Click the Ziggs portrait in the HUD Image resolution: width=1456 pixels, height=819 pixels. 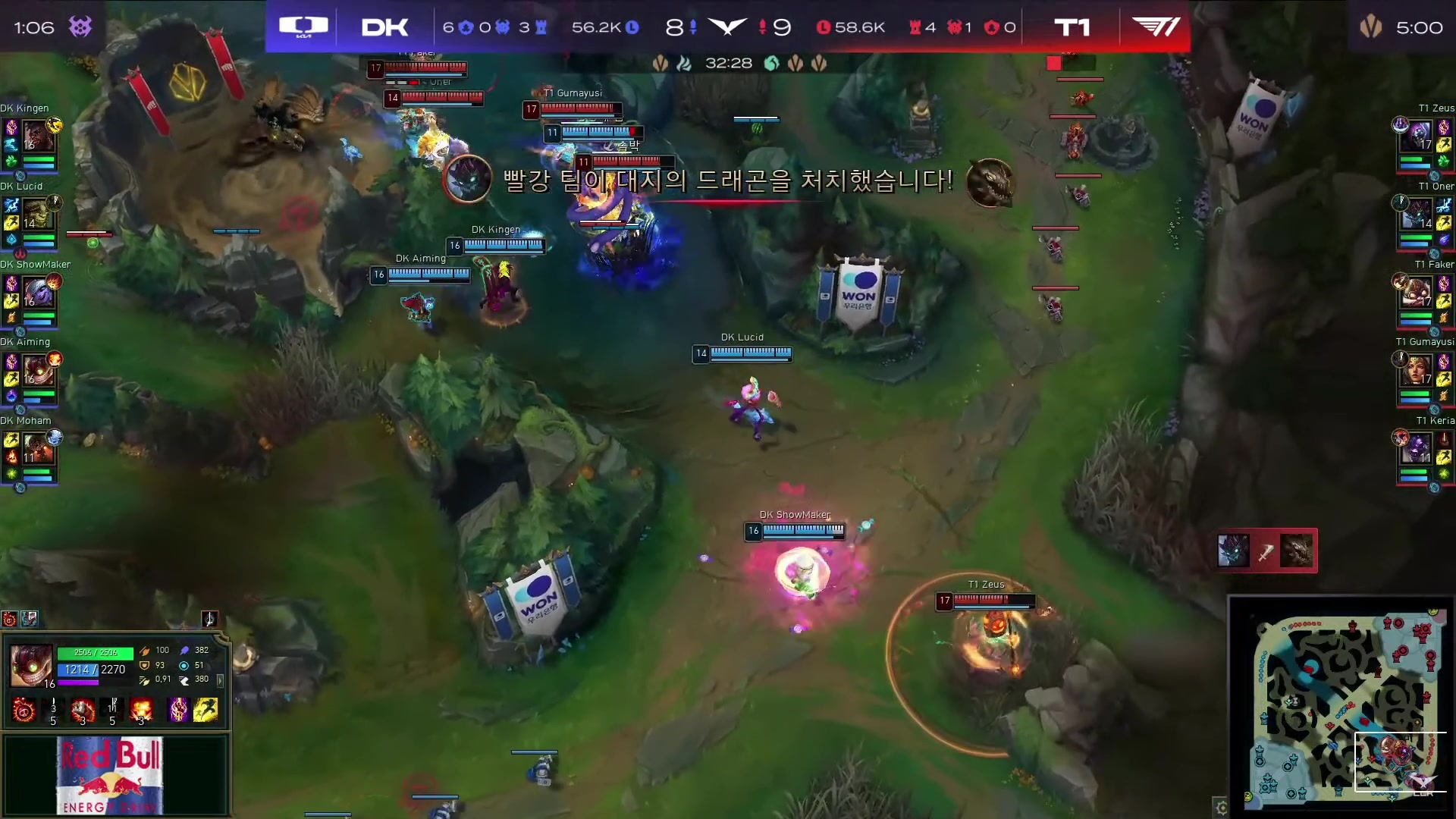click(x=31, y=665)
